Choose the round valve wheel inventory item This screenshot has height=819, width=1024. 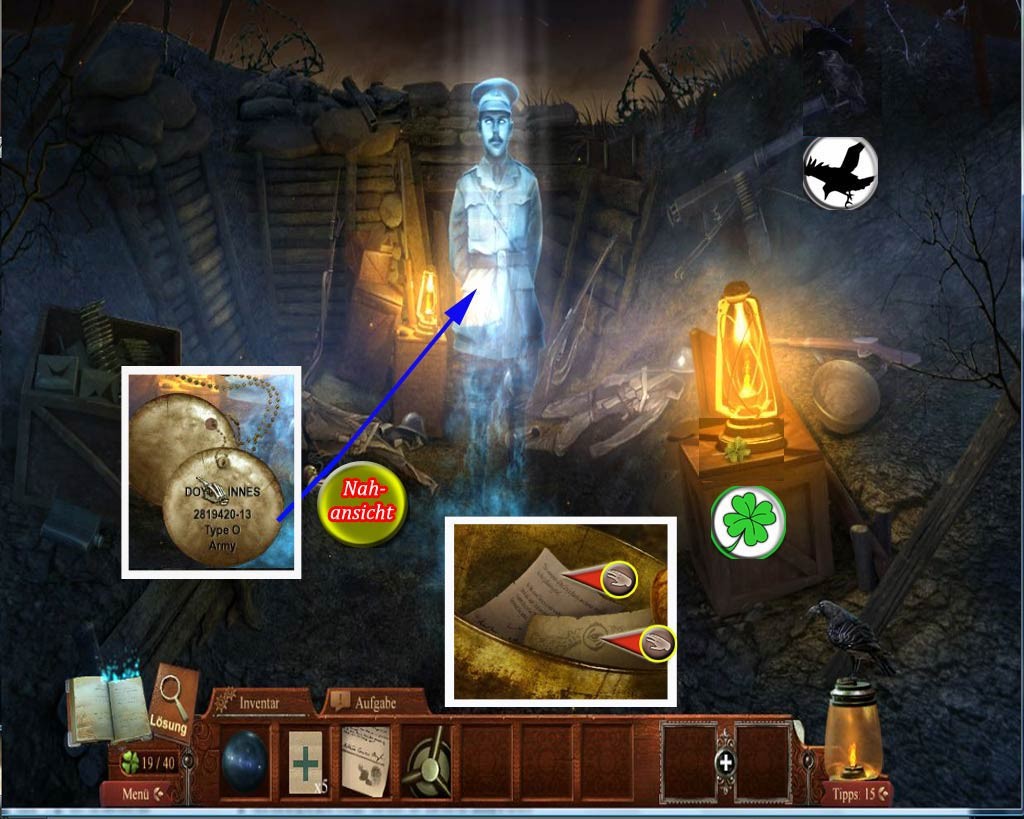(426, 761)
